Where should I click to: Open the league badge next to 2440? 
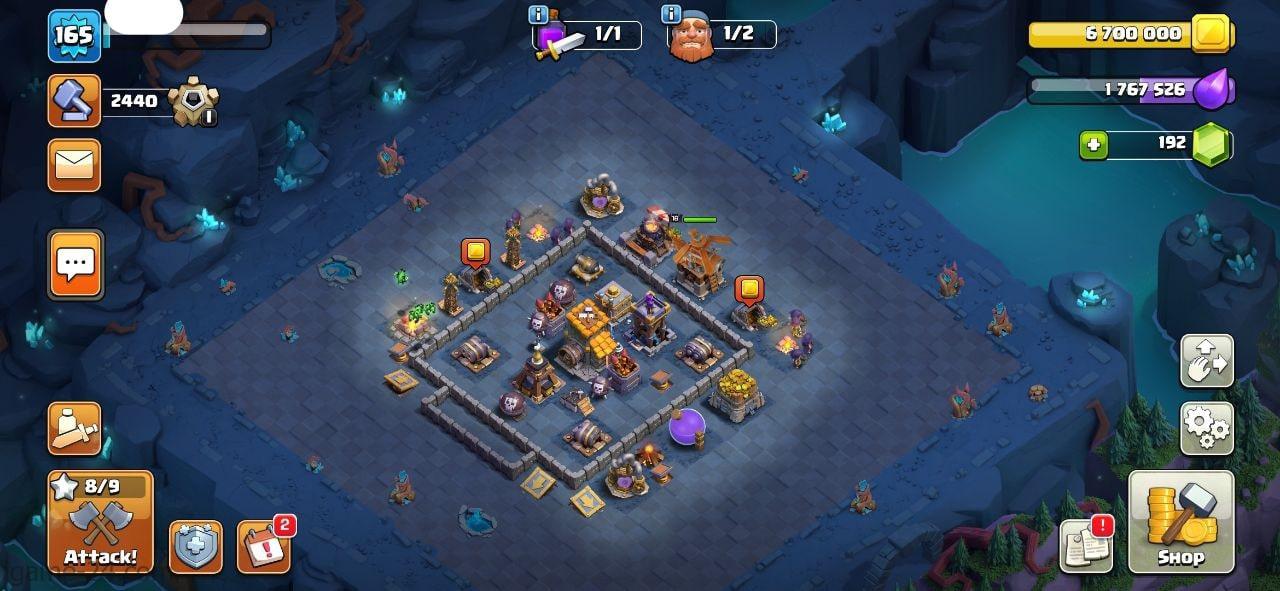coord(191,101)
